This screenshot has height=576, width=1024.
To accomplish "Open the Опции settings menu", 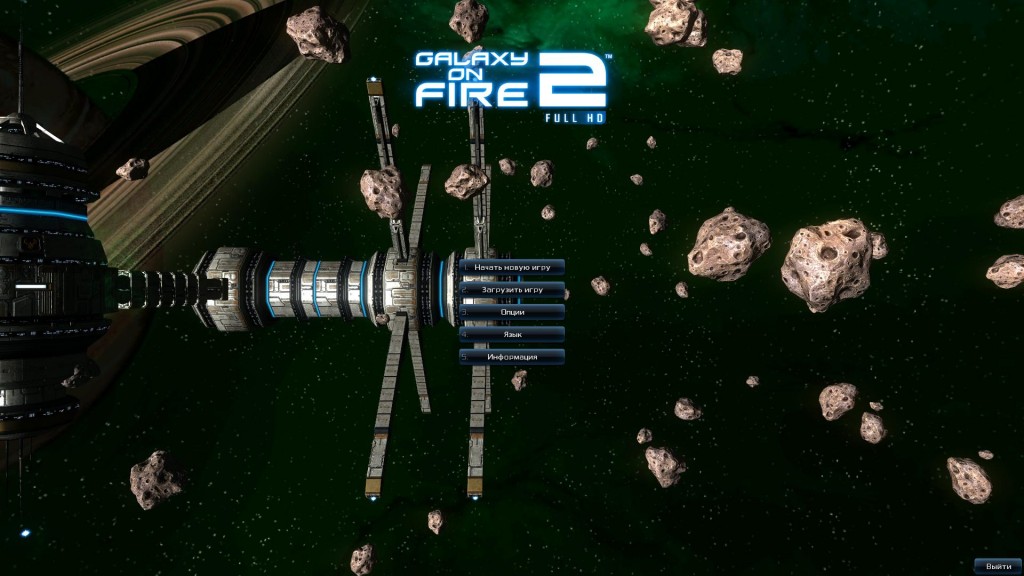I will click(512, 312).
